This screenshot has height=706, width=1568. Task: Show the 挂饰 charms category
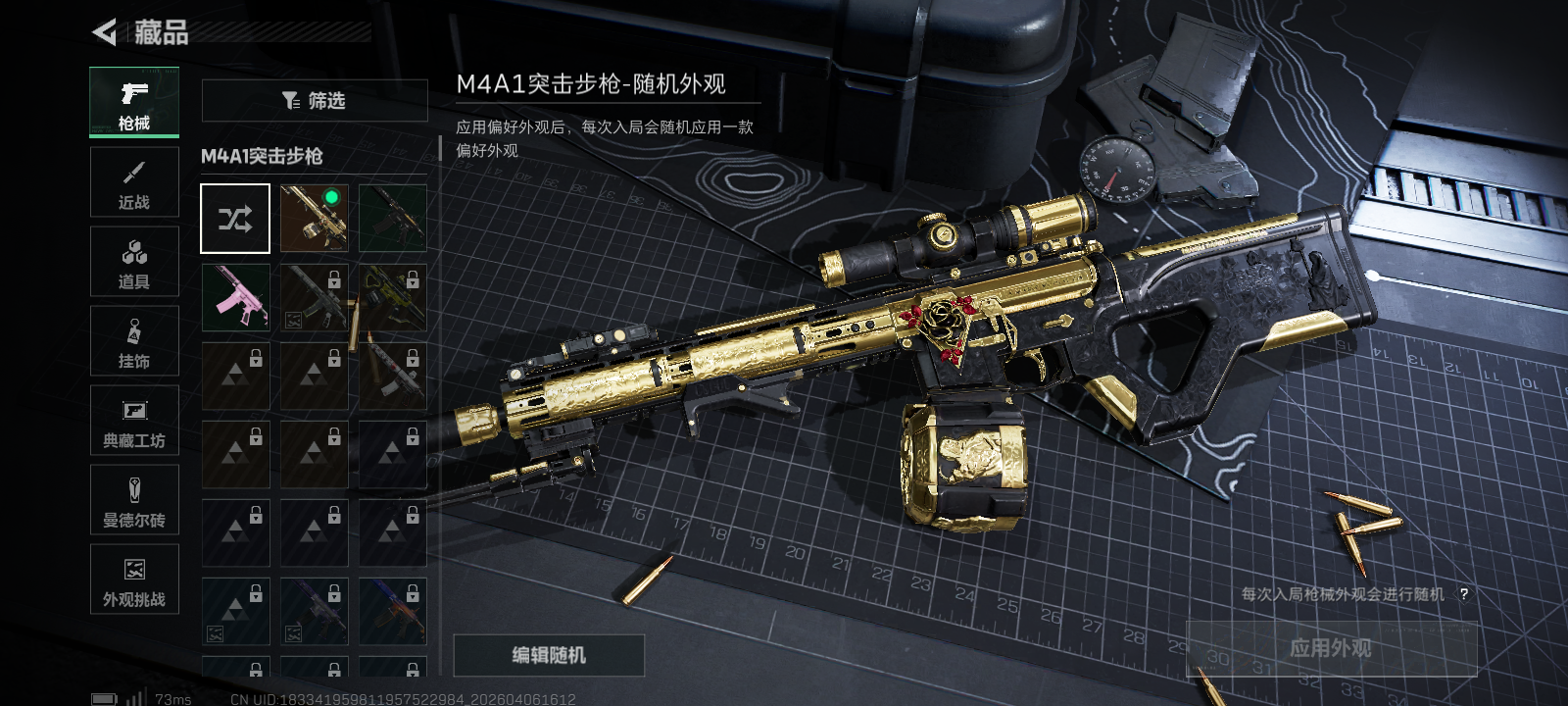pyautogui.click(x=134, y=341)
